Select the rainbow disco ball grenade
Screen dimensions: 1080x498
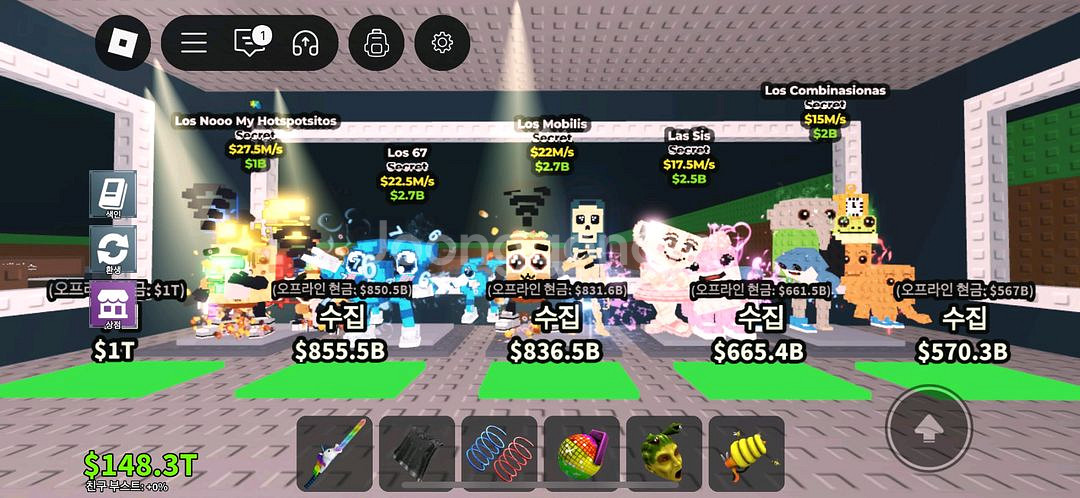point(581,452)
